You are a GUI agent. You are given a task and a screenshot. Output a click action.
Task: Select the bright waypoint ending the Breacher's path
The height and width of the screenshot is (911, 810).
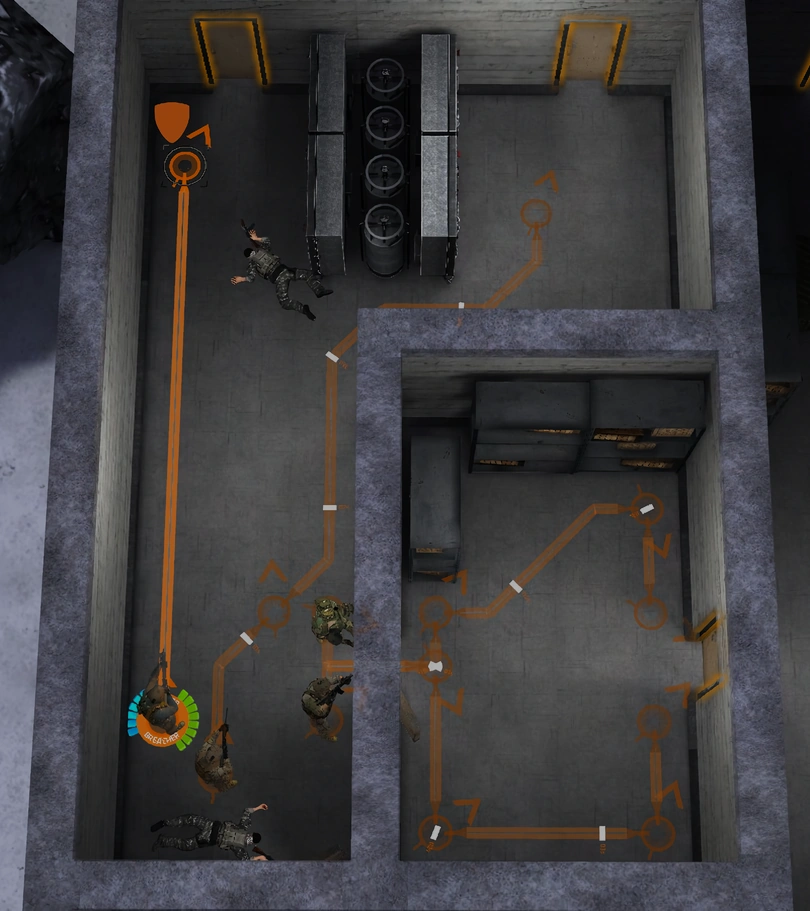[183, 164]
